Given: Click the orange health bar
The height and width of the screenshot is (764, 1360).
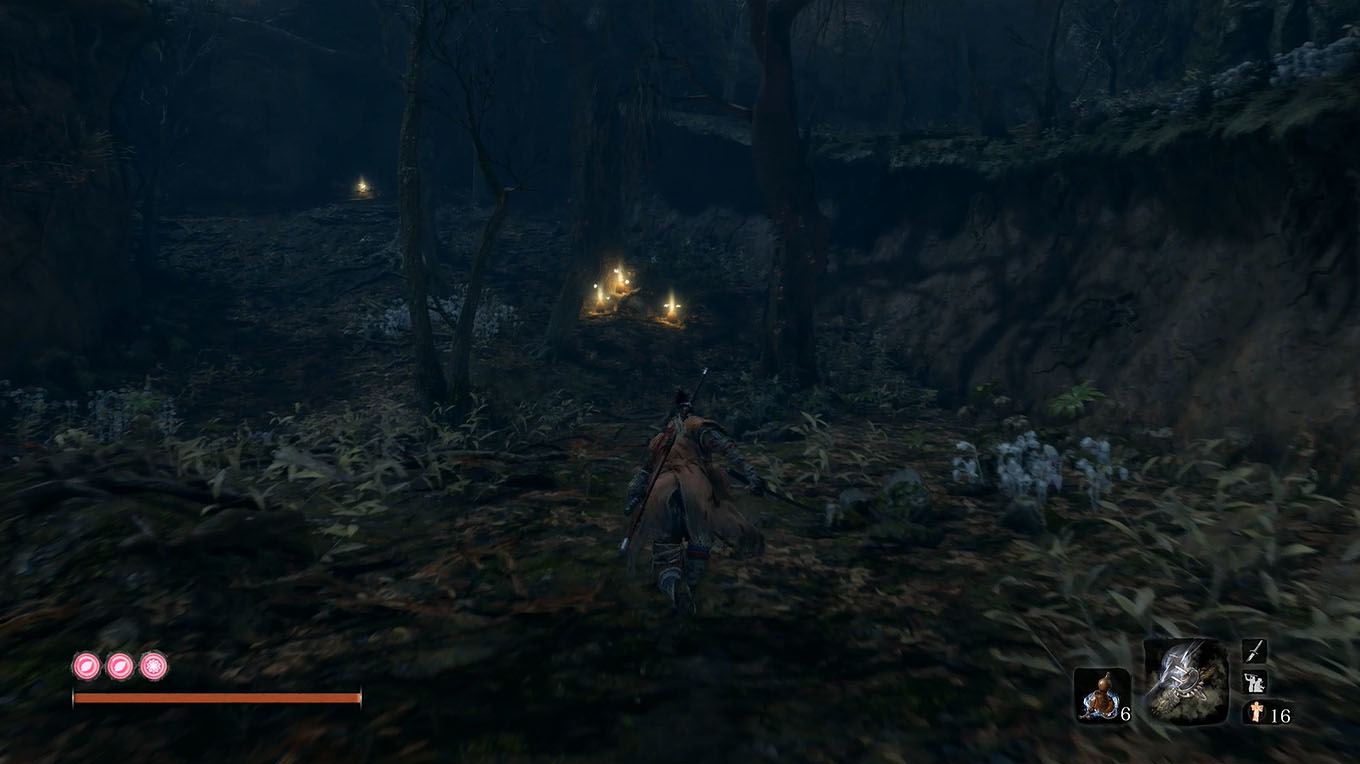Looking at the screenshot, I should pos(215,697).
